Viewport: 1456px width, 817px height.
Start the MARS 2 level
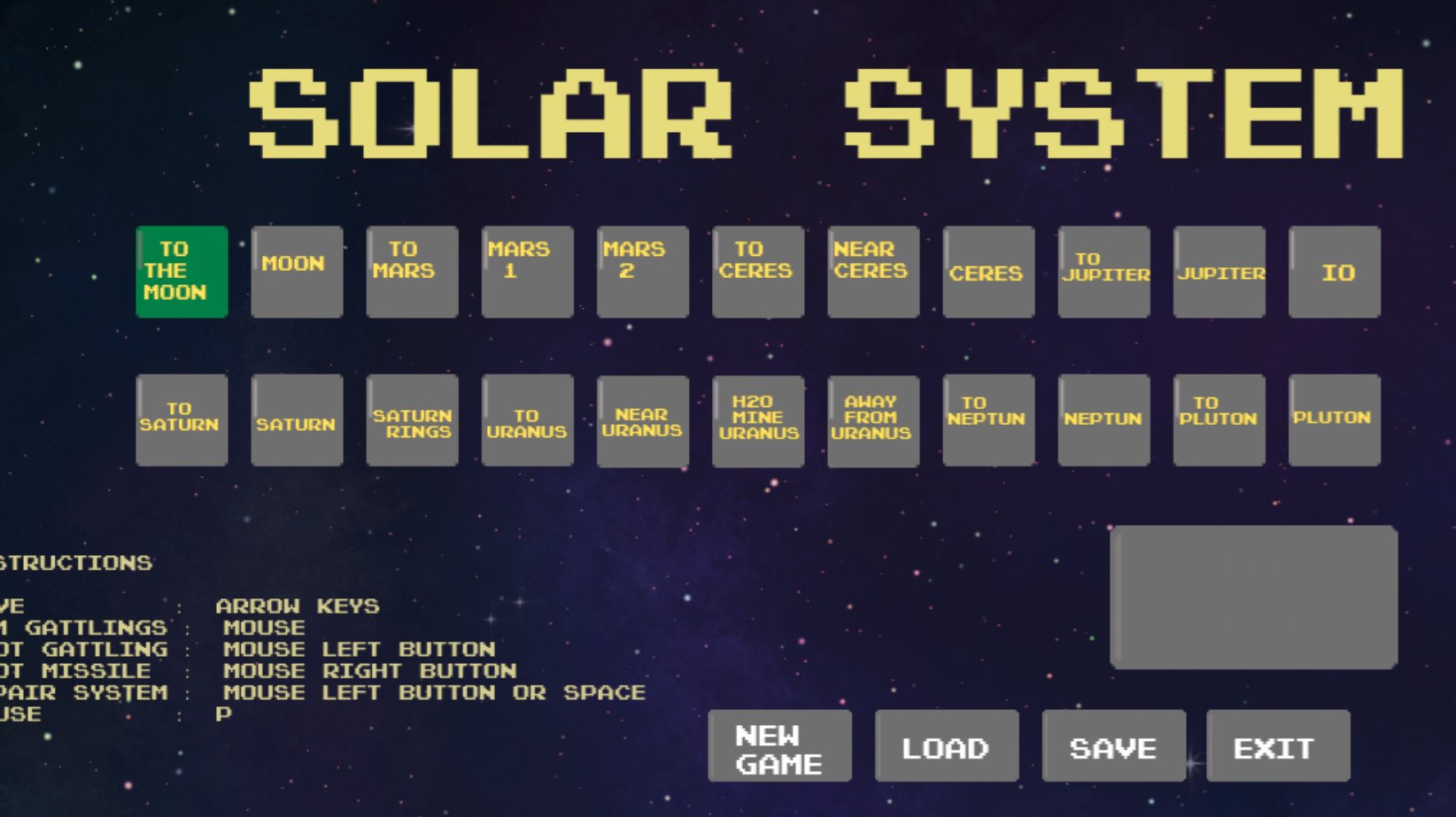[x=641, y=271]
